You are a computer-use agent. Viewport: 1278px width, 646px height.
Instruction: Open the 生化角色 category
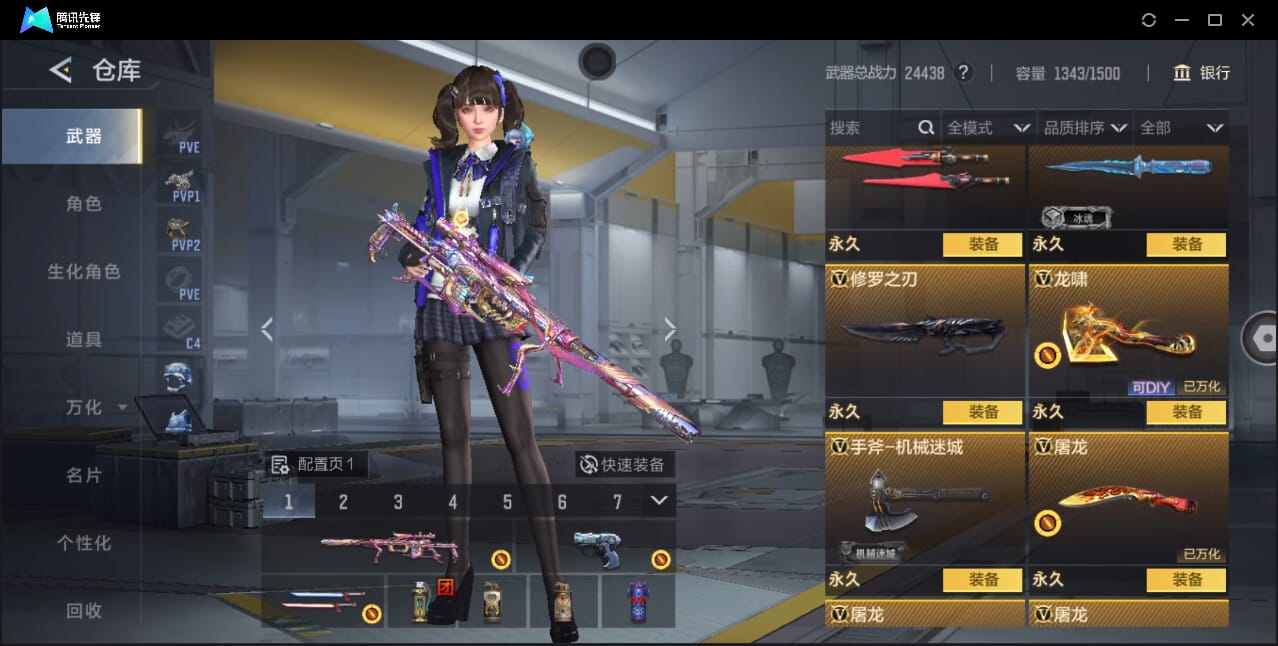pyautogui.click(x=84, y=272)
